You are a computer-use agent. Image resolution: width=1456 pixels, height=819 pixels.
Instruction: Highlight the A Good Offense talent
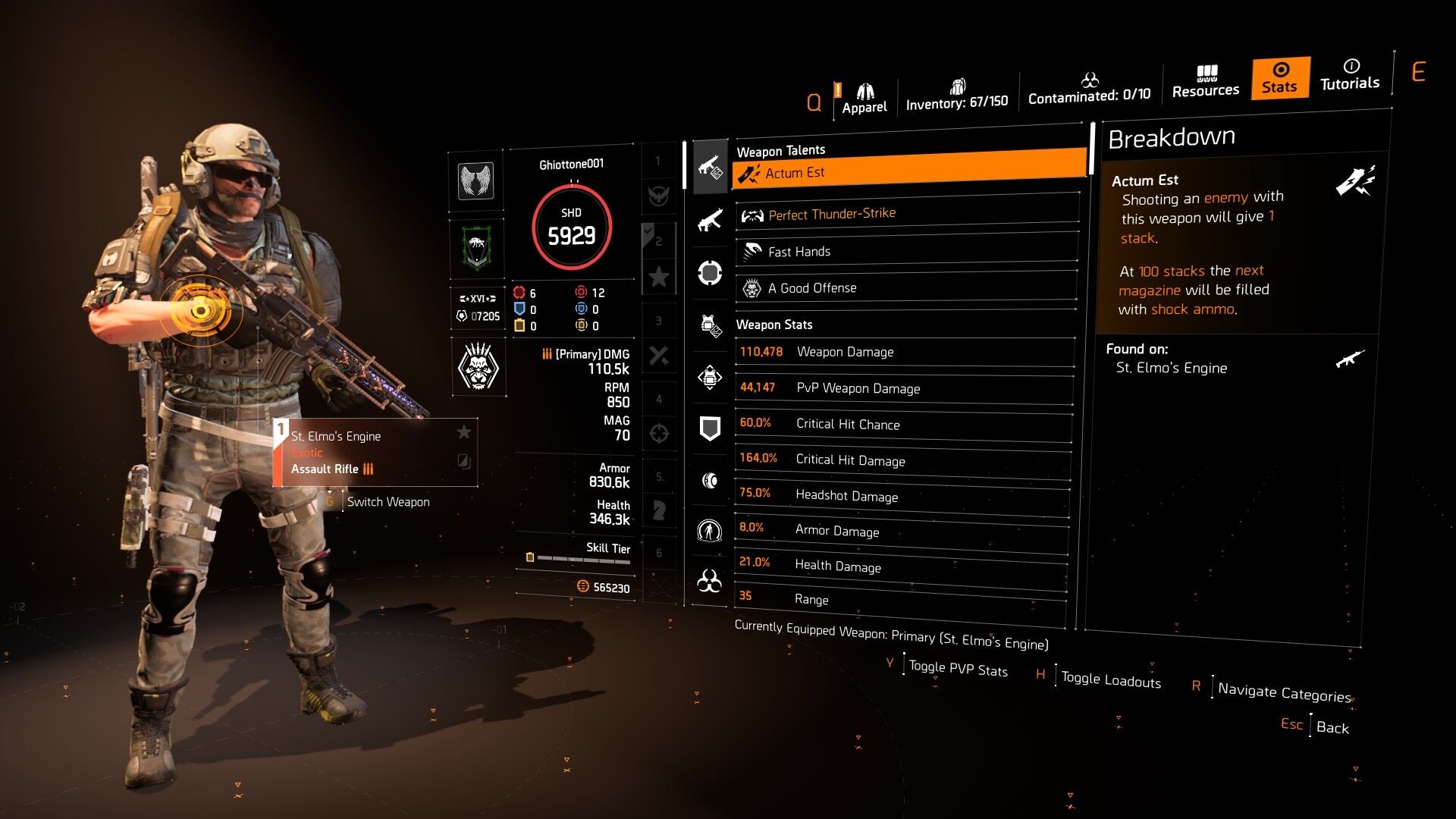point(907,287)
